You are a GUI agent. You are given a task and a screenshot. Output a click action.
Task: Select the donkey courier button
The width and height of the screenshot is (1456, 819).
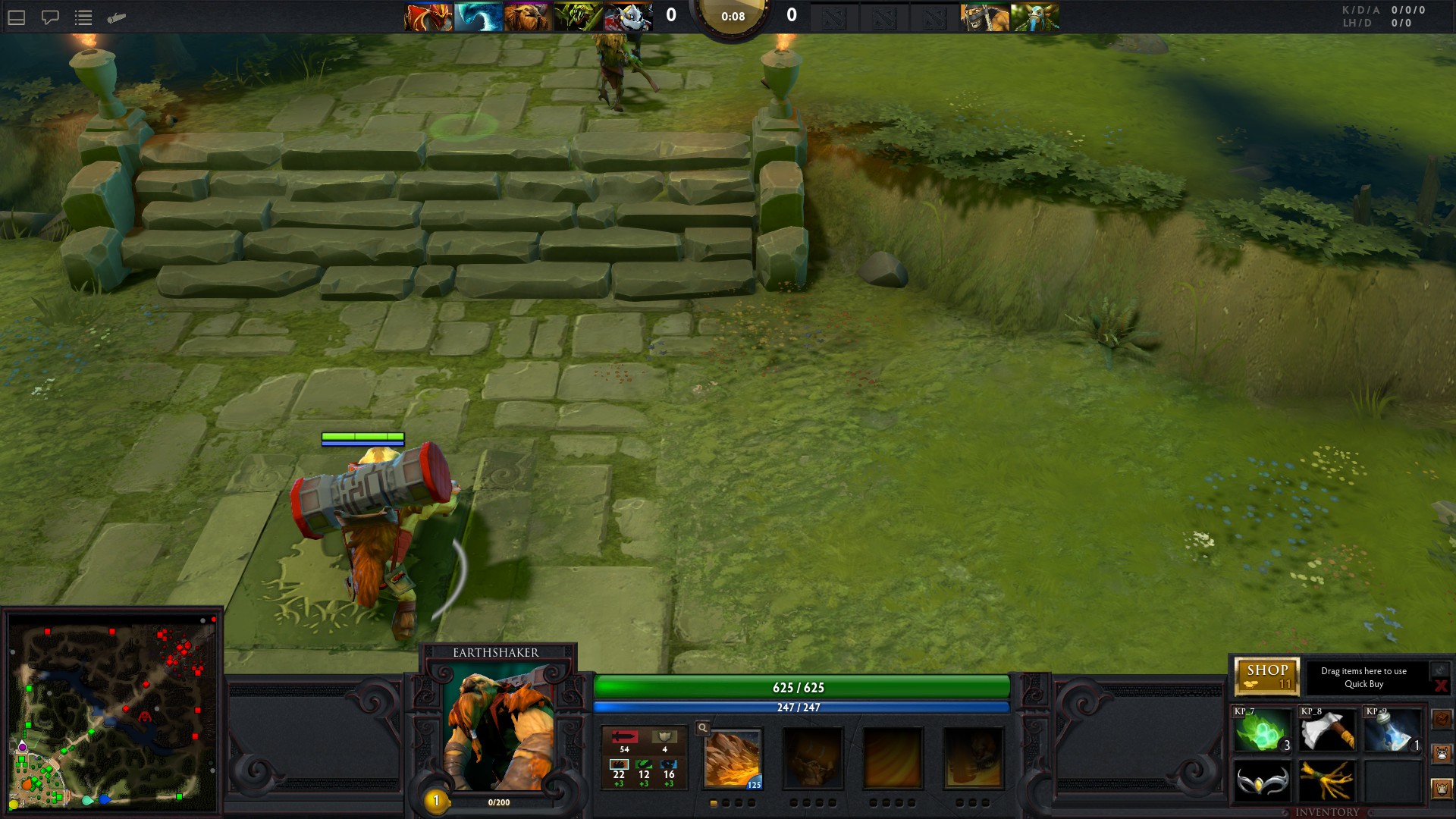pyautogui.click(x=1442, y=754)
